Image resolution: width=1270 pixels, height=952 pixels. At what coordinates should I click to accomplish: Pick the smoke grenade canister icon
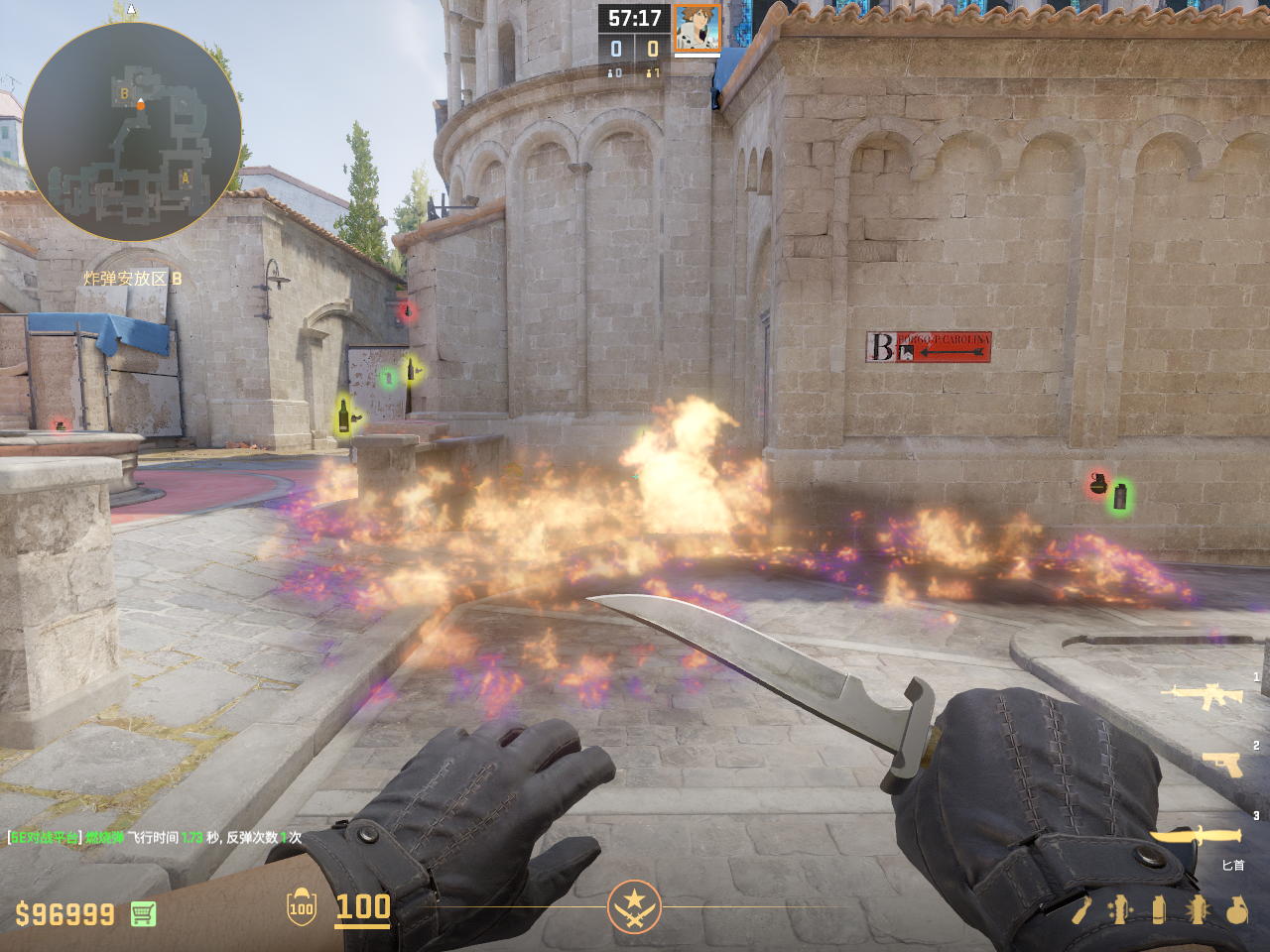click(1159, 909)
